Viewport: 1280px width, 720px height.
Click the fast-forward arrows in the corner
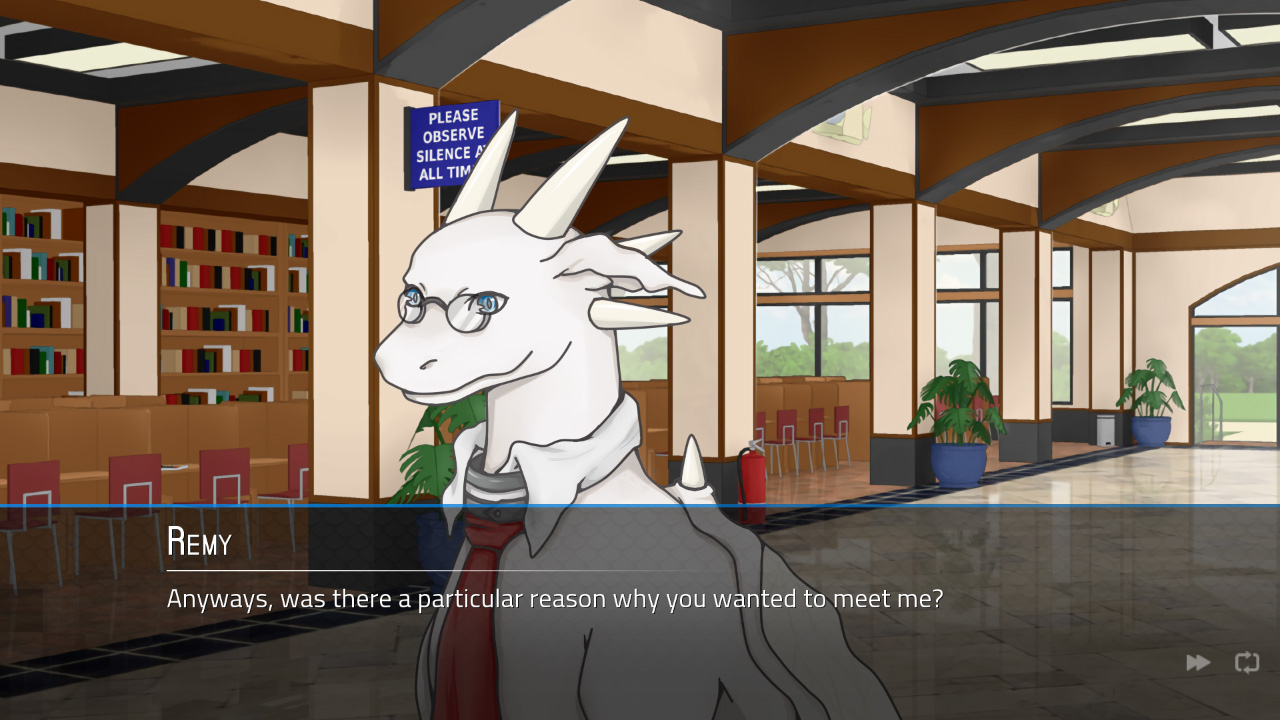click(x=1197, y=662)
